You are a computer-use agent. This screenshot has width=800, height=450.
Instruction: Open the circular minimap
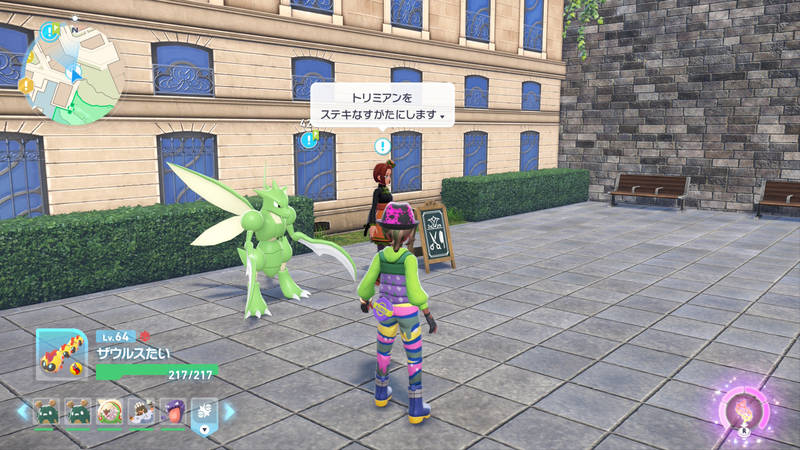(73, 70)
